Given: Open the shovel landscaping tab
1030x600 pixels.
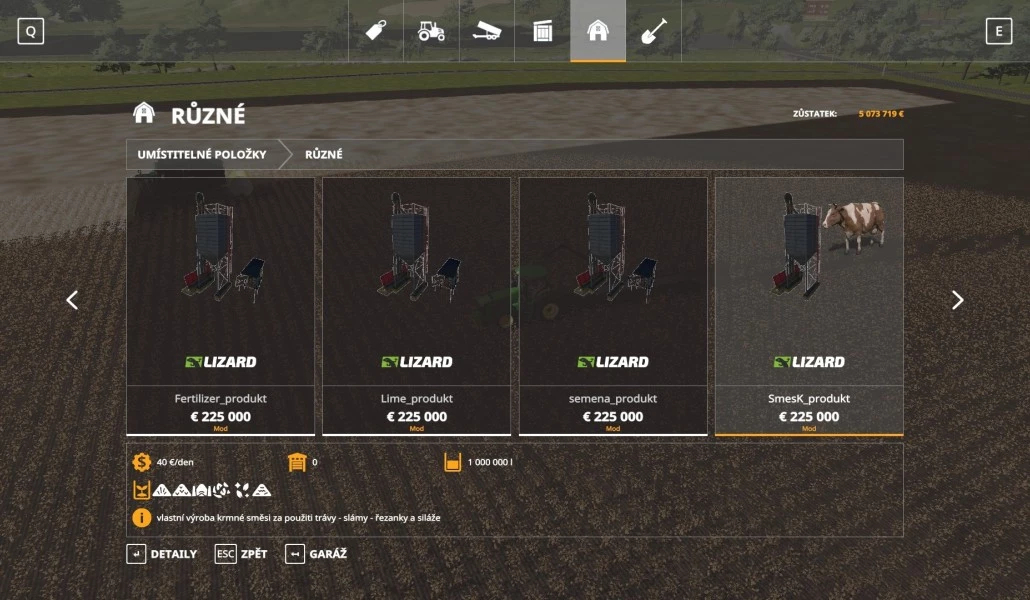Looking at the screenshot, I should pos(653,31).
